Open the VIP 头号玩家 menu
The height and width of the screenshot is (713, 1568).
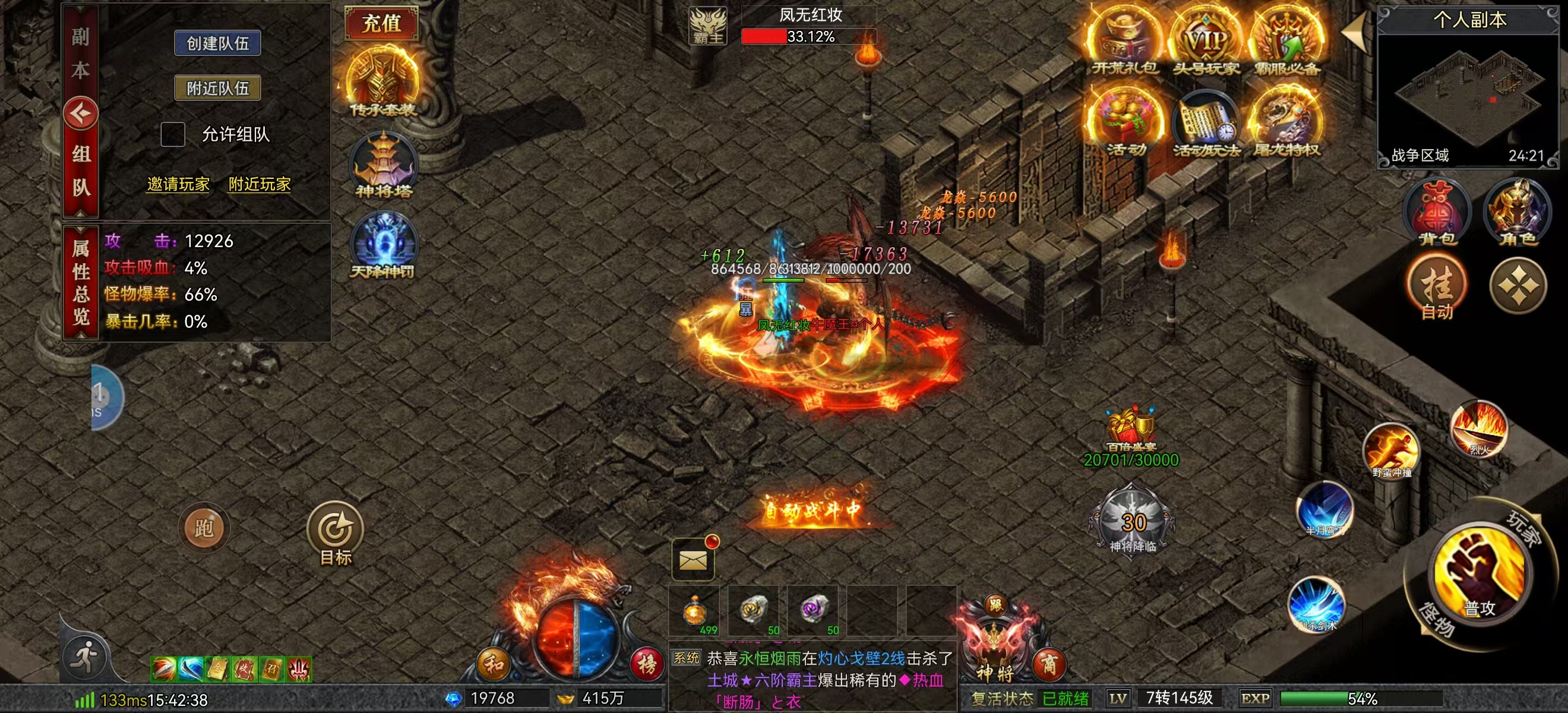(x=1206, y=44)
